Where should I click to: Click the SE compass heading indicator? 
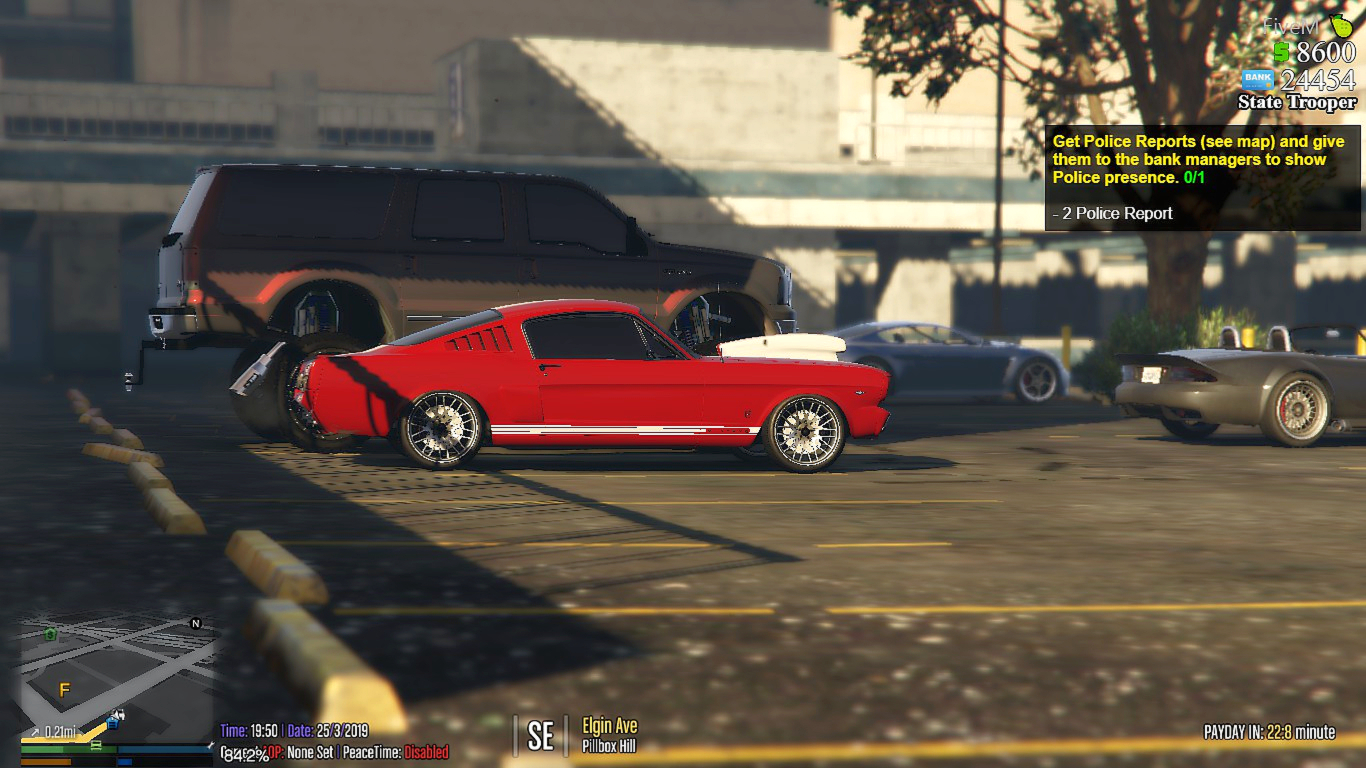tap(540, 735)
